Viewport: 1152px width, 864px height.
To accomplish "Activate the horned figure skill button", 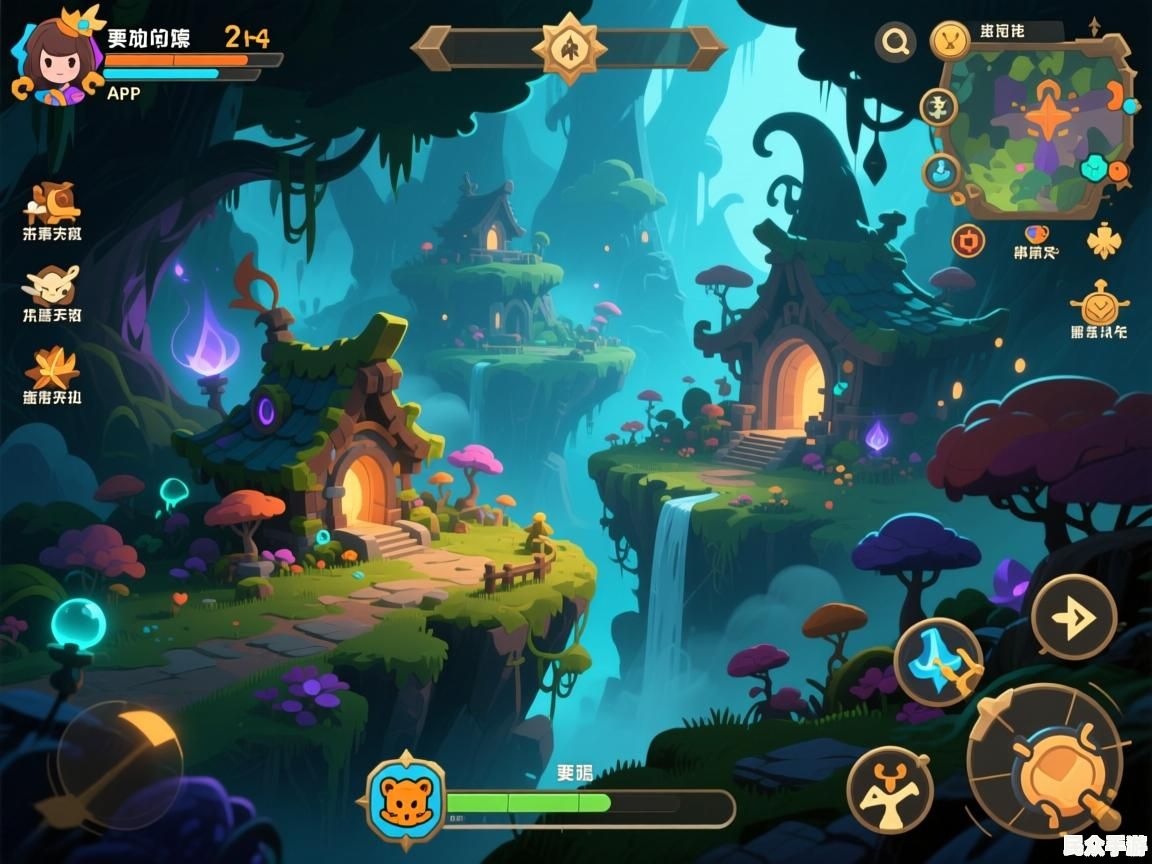I will (889, 790).
